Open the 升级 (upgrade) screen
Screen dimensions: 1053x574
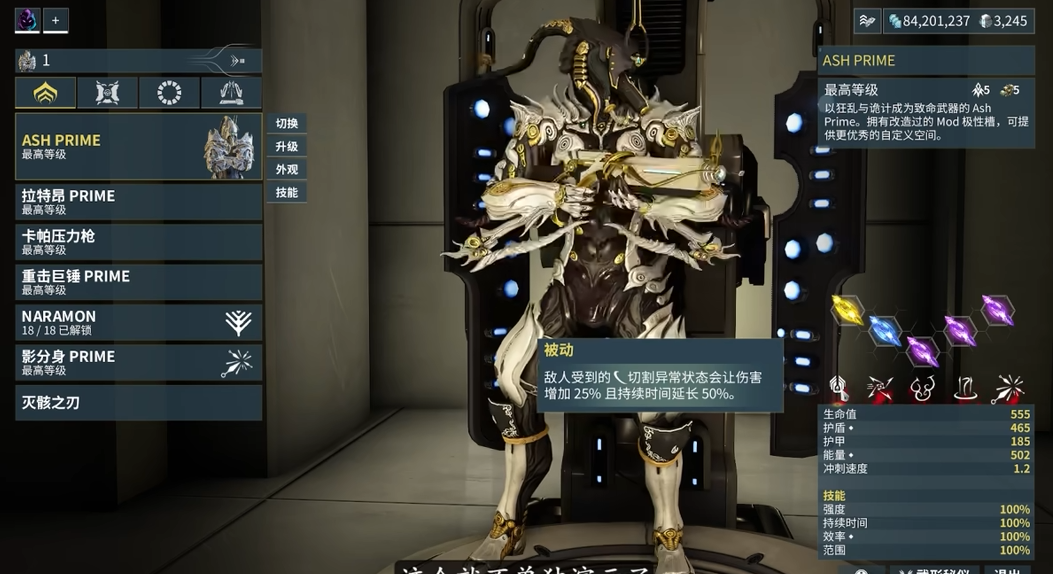(x=287, y=147)
